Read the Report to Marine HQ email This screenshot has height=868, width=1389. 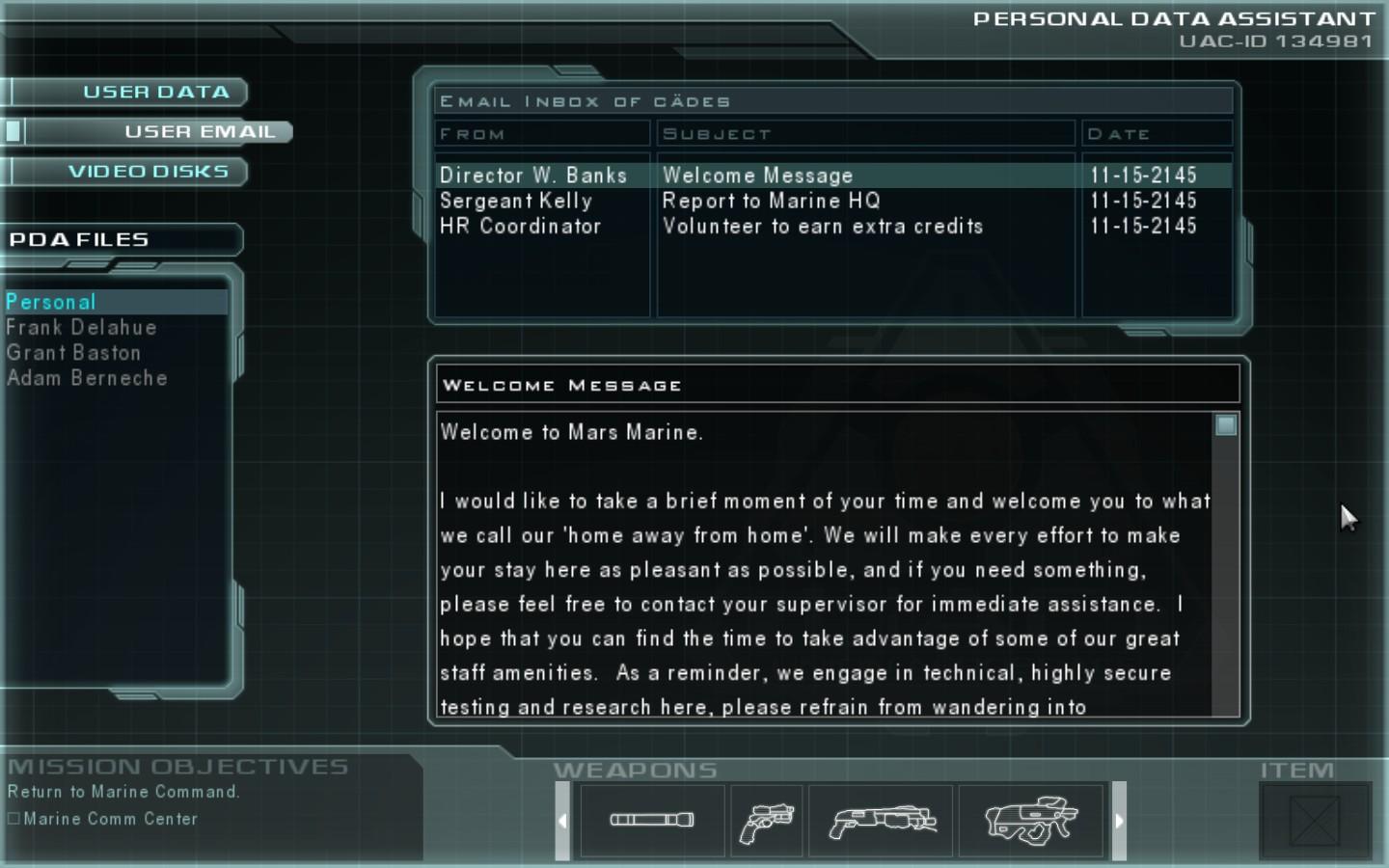[771, 201]
